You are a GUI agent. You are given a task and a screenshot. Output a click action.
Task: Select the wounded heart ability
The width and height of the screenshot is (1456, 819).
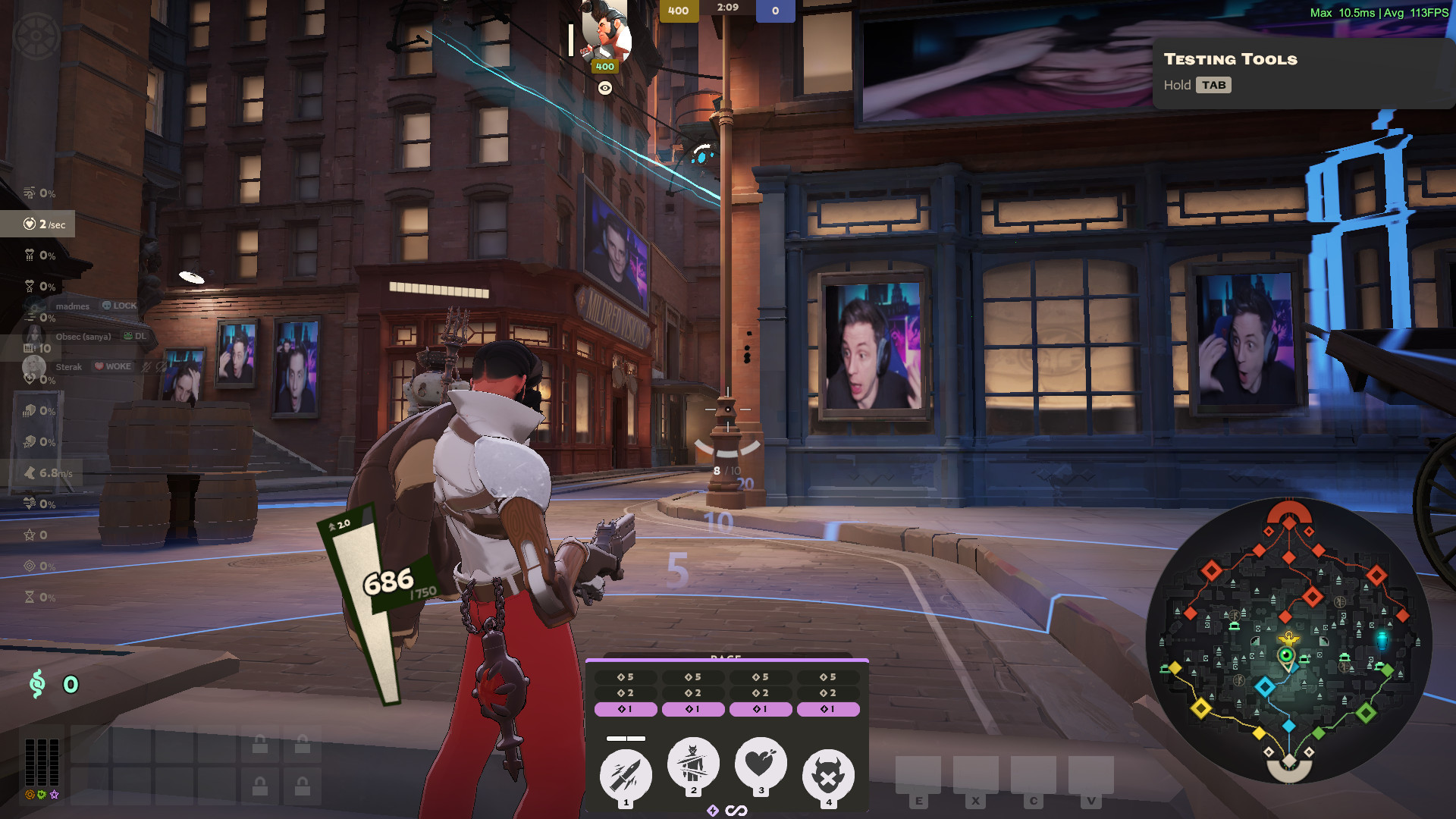[x=761, y=763]
